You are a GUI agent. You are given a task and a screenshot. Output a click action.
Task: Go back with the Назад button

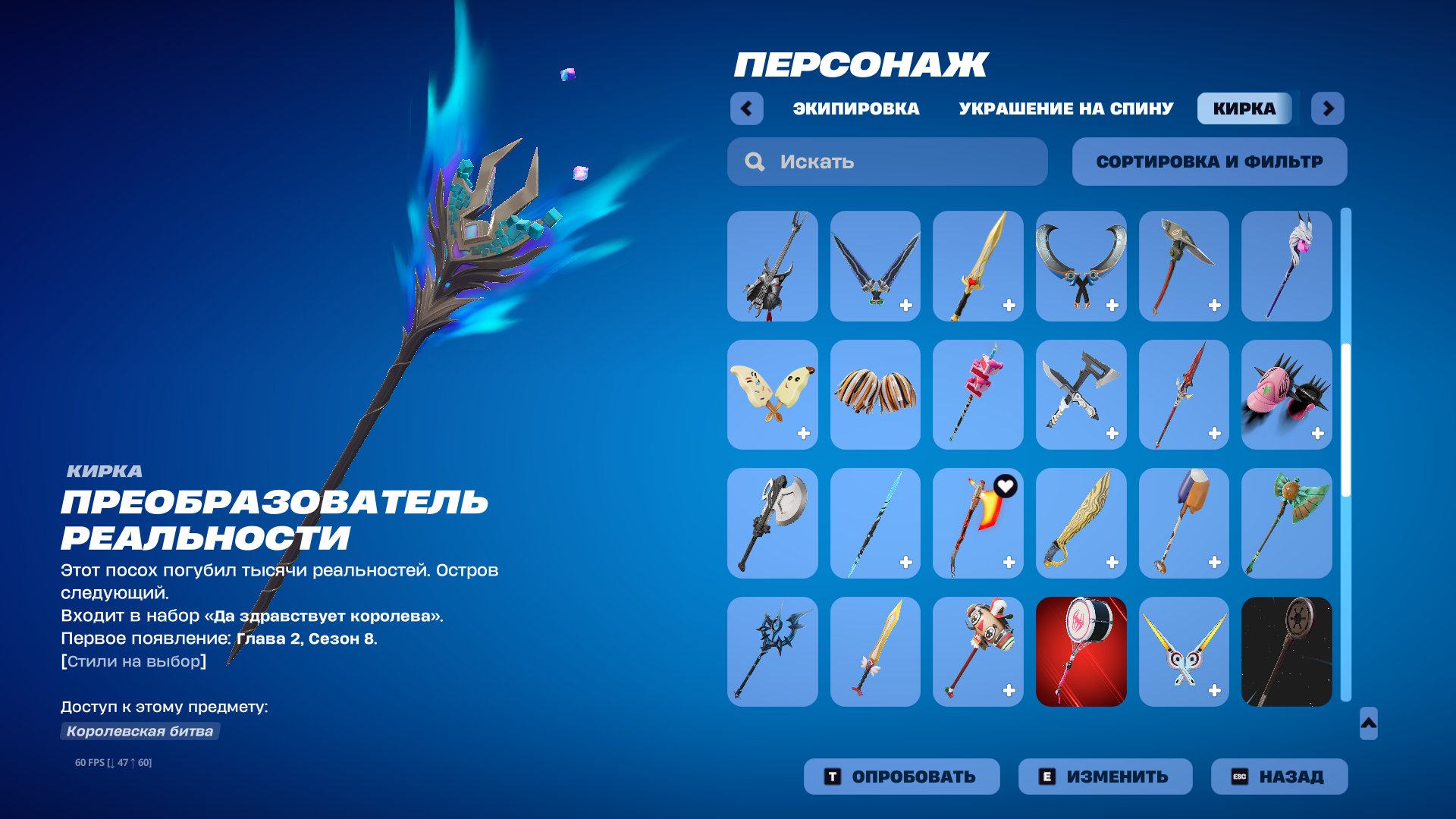[1279, 777]
